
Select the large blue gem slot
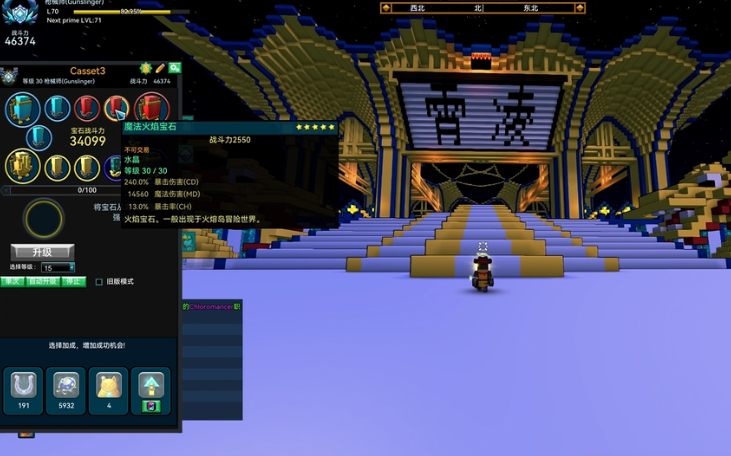point(20,109)
